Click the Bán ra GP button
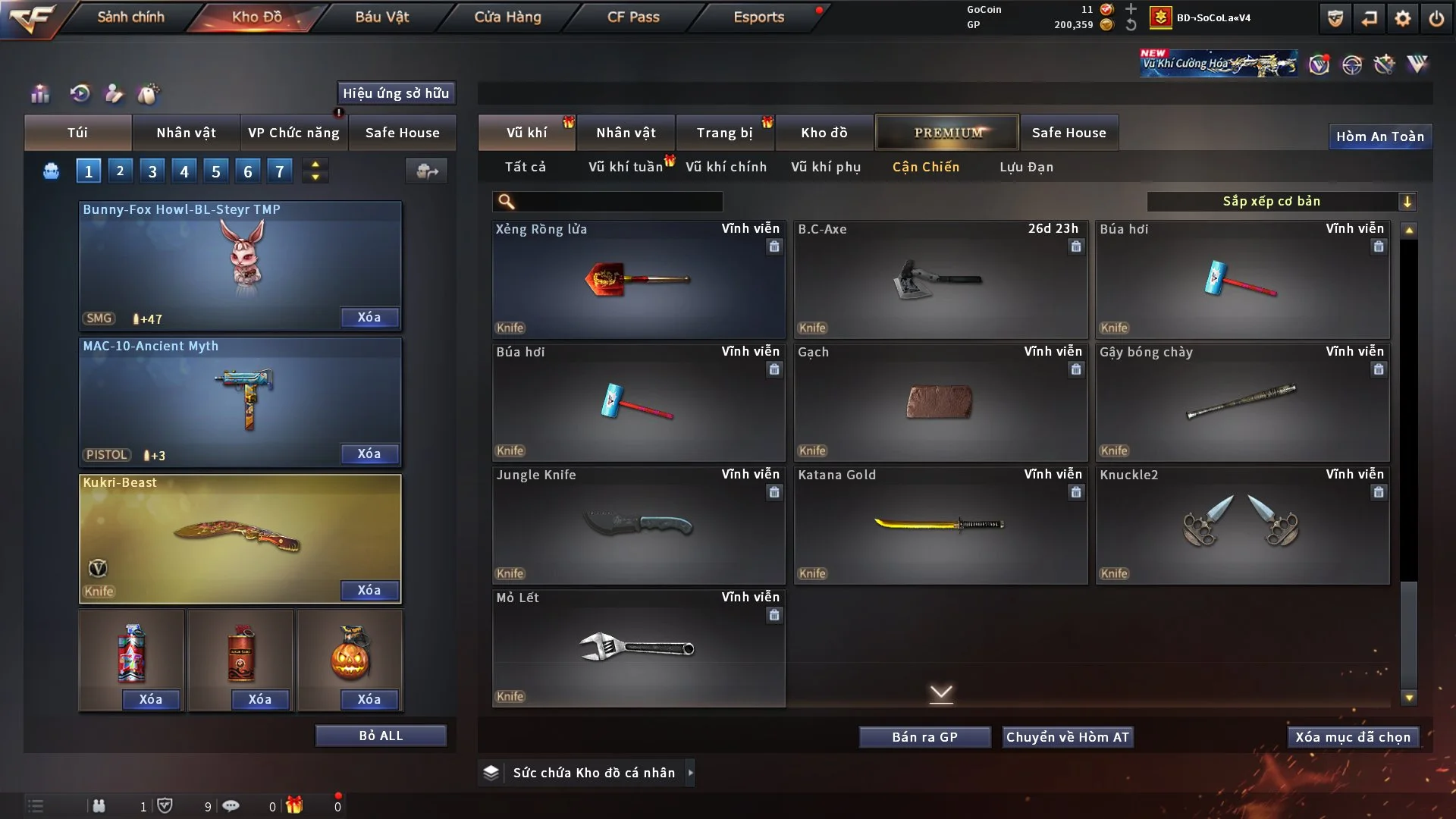The width and height of the screenshot is (1456, 819). pos(924,736)
